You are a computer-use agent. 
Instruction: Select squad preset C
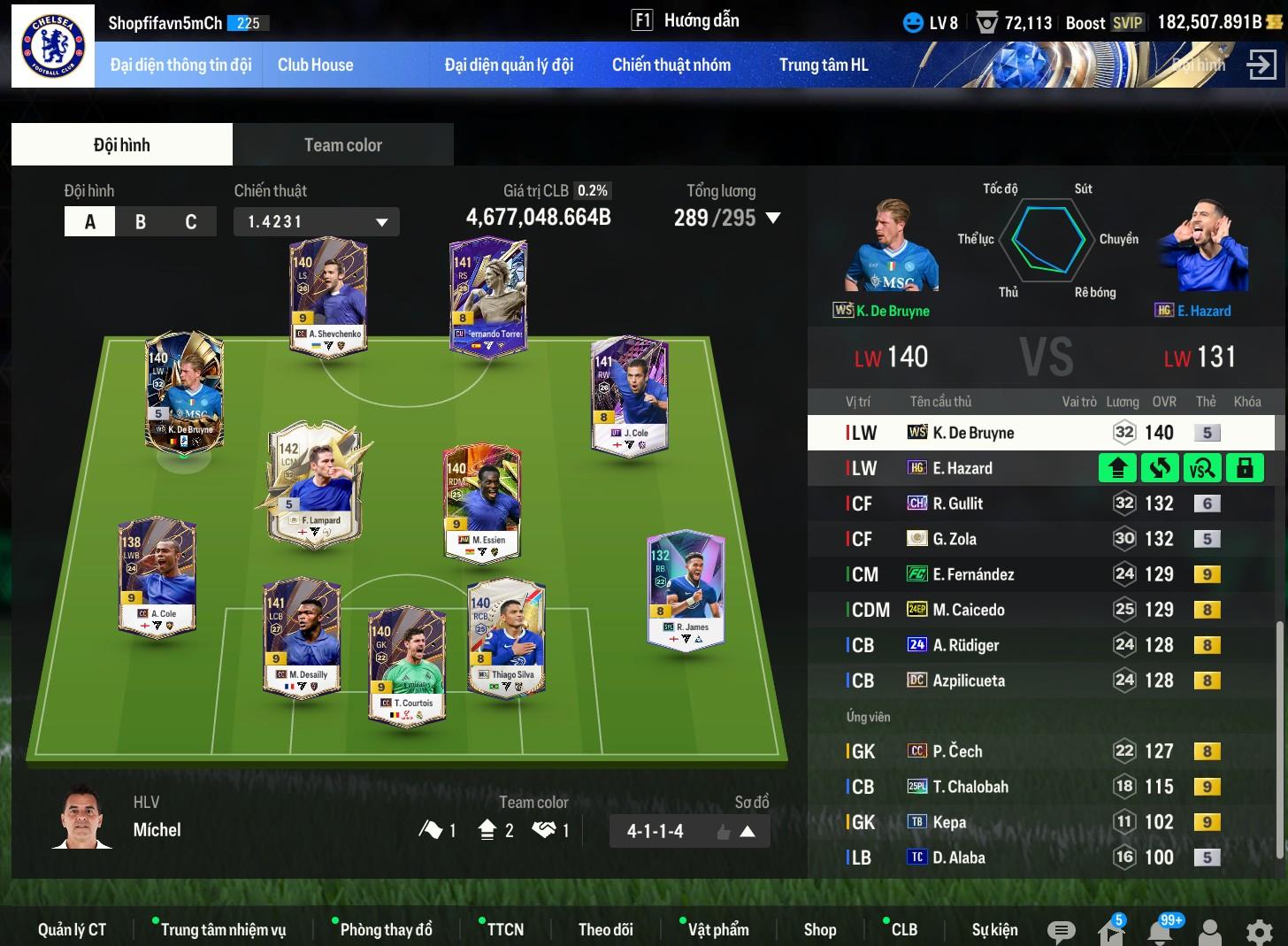190,222
